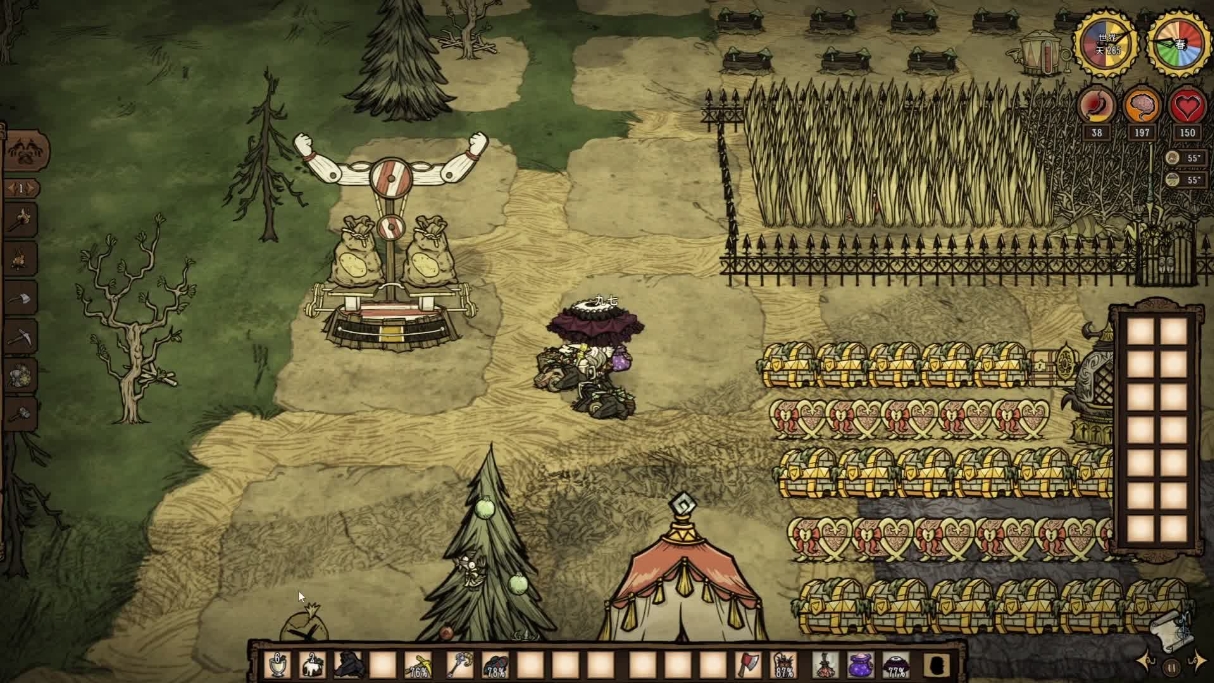1214x683 pixels.
Task: Pick the mortar bowl item stack
Action: (x=278, y=664)
